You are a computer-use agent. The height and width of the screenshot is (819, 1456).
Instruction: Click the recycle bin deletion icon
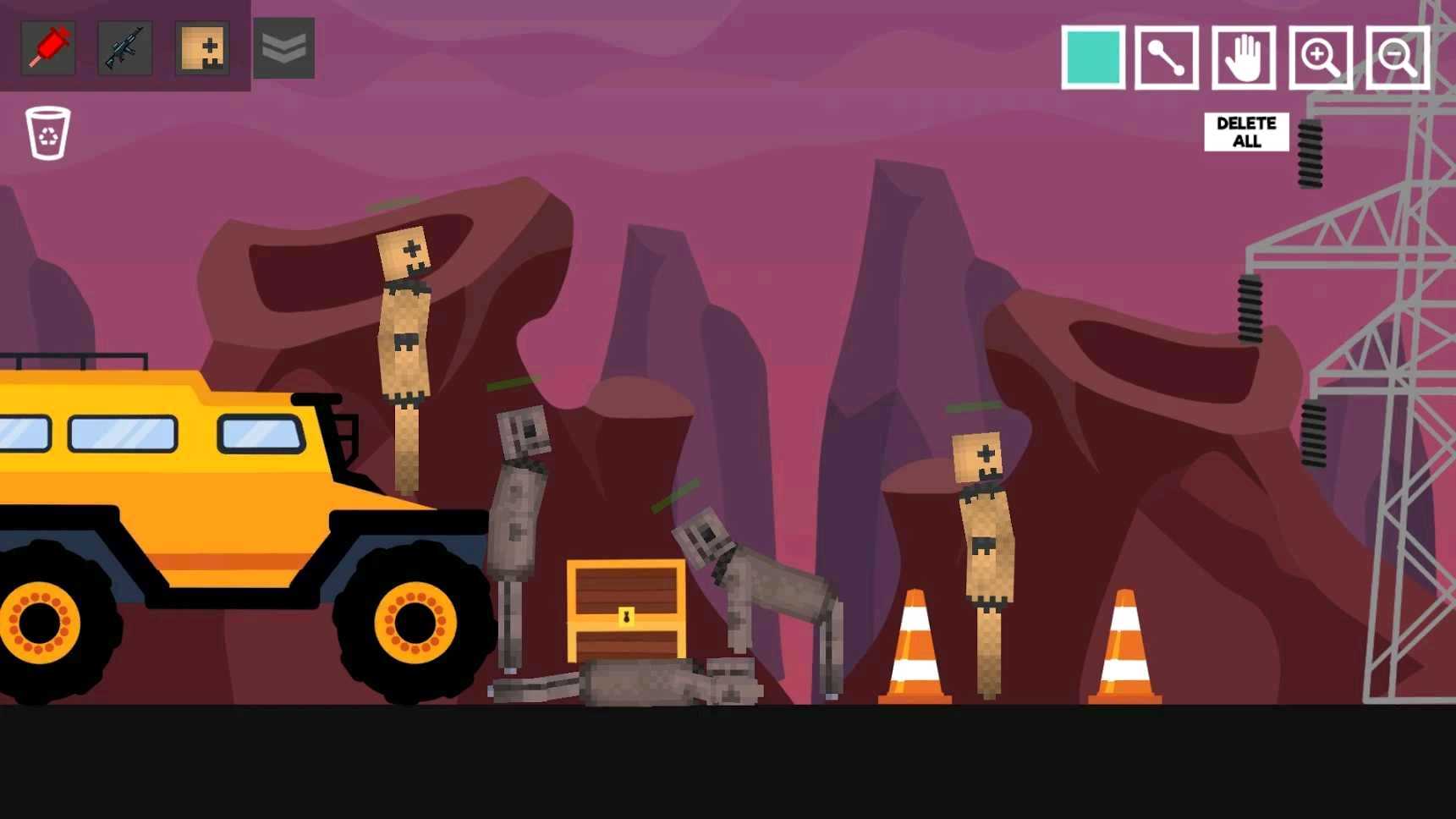[x=48, y=133]
